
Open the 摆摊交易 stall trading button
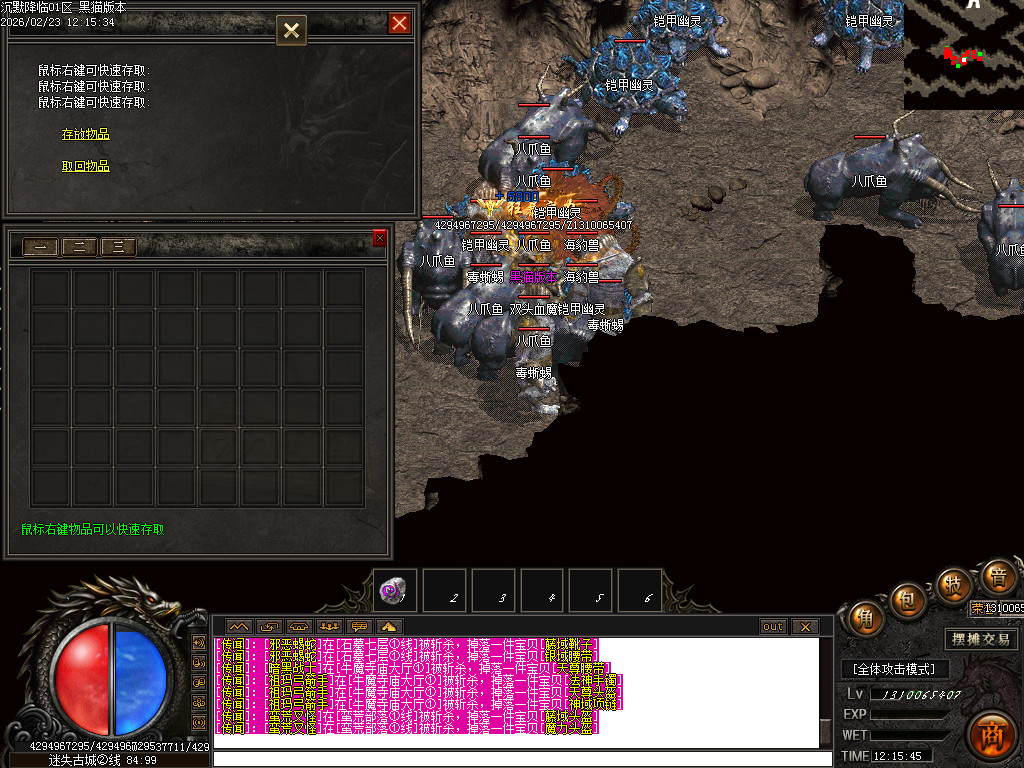pyautogui.click(x=981, y=639)
